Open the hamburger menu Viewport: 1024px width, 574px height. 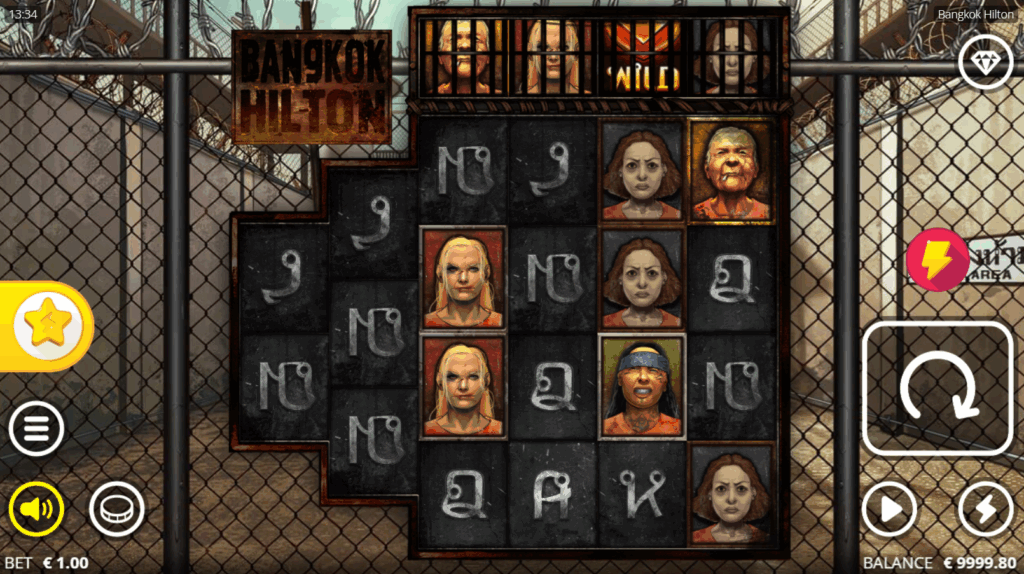click(36, 430)
